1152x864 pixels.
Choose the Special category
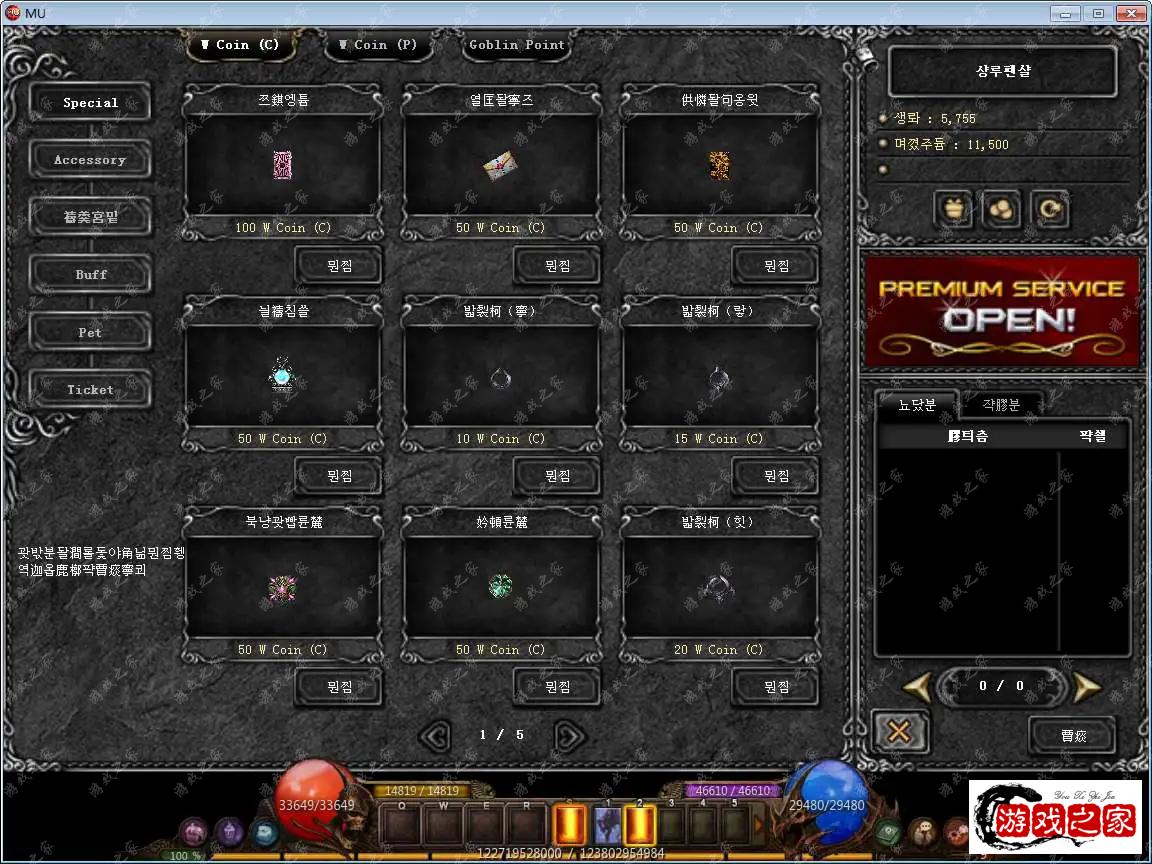[x=90, y=103]
